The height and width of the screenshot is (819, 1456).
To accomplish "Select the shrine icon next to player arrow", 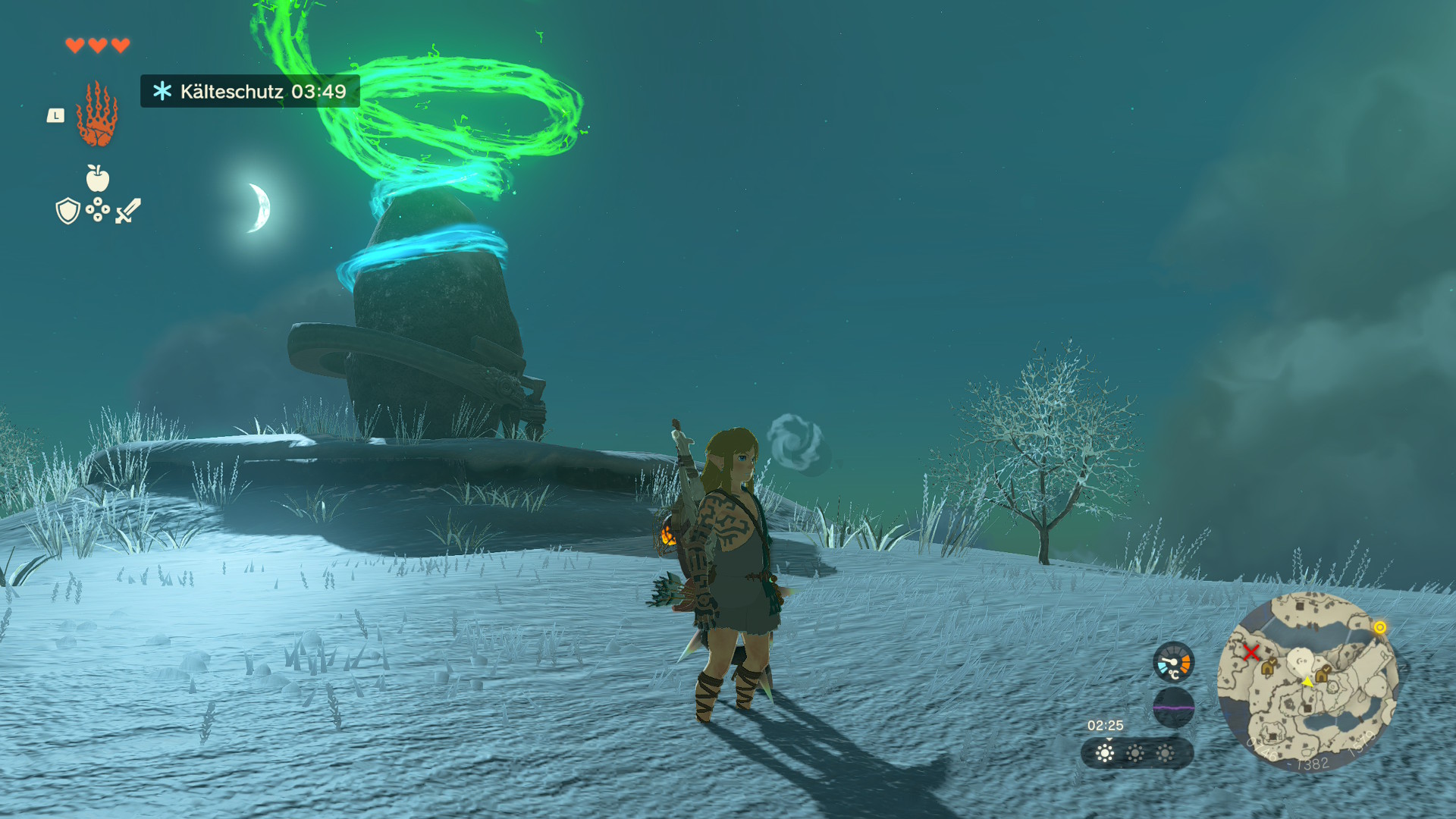I will 1322,674.
